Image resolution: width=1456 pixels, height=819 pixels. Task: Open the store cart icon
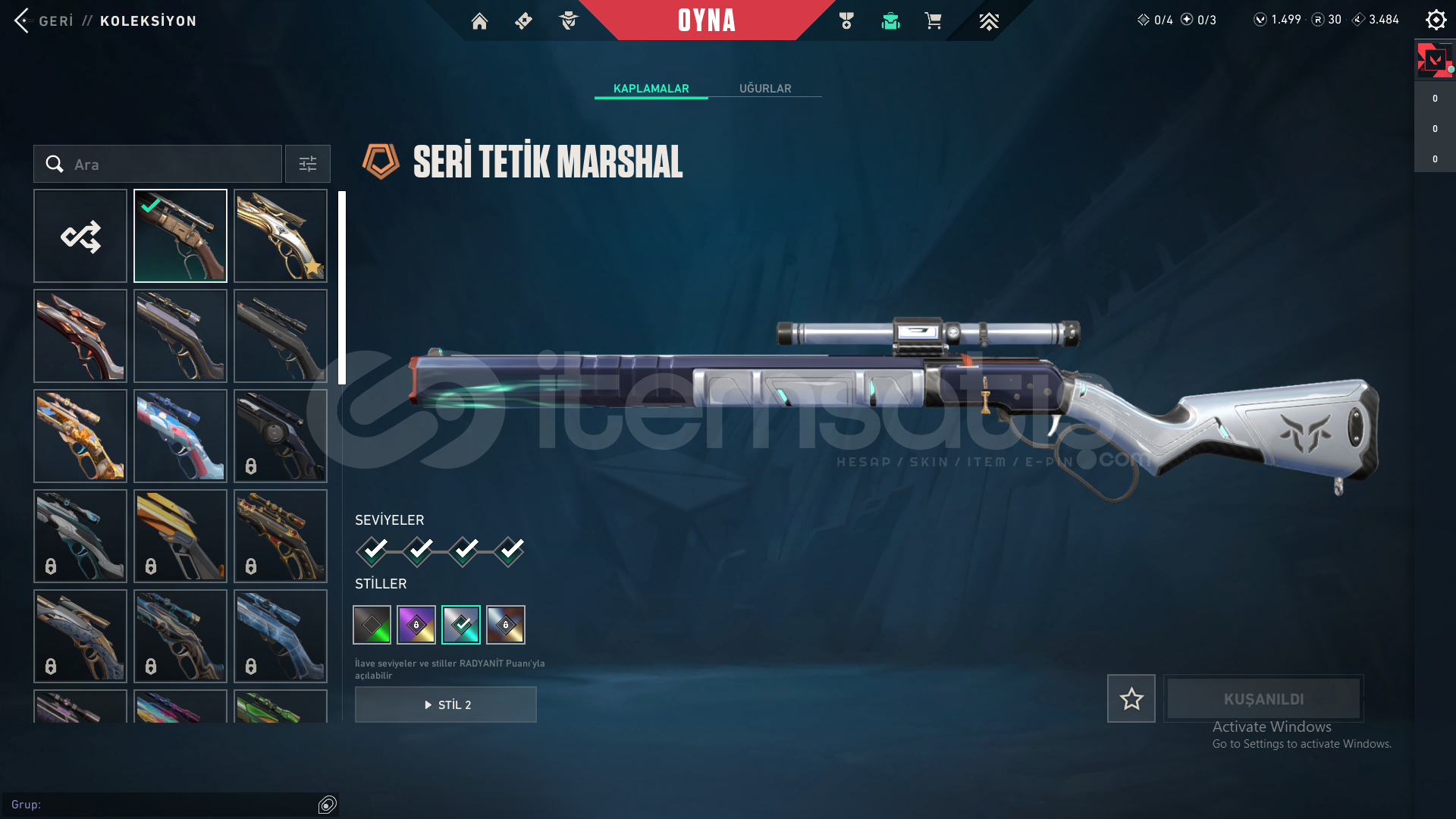pos(933,21)
